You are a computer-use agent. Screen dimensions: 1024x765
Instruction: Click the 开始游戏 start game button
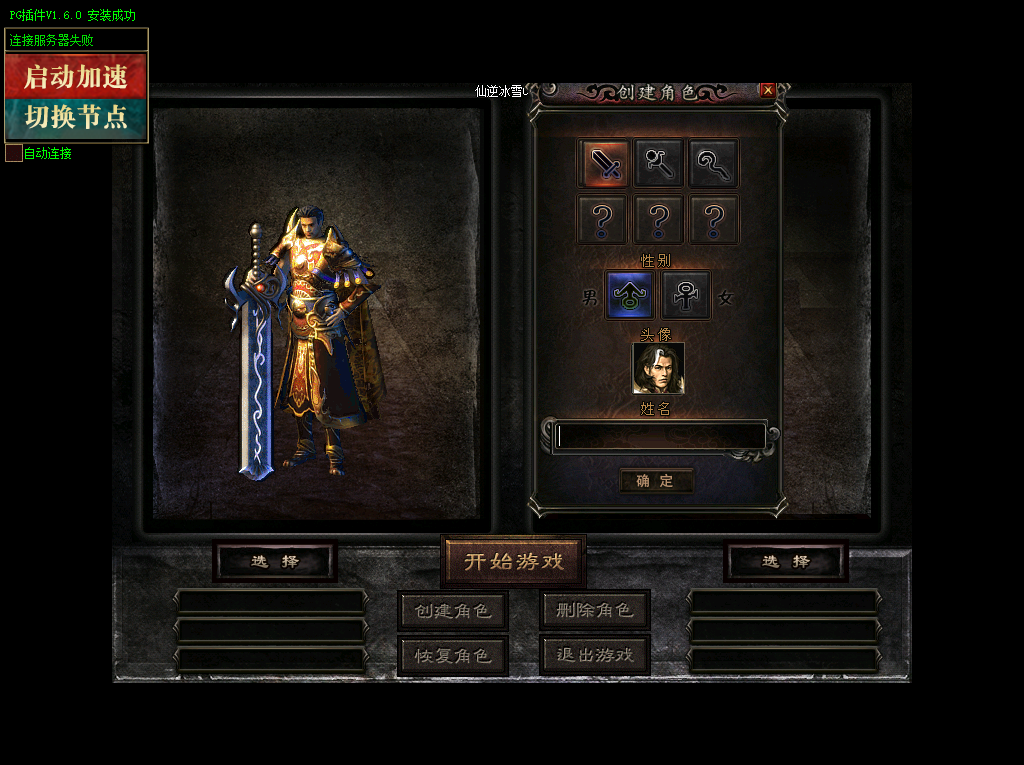tap(513, 561)
